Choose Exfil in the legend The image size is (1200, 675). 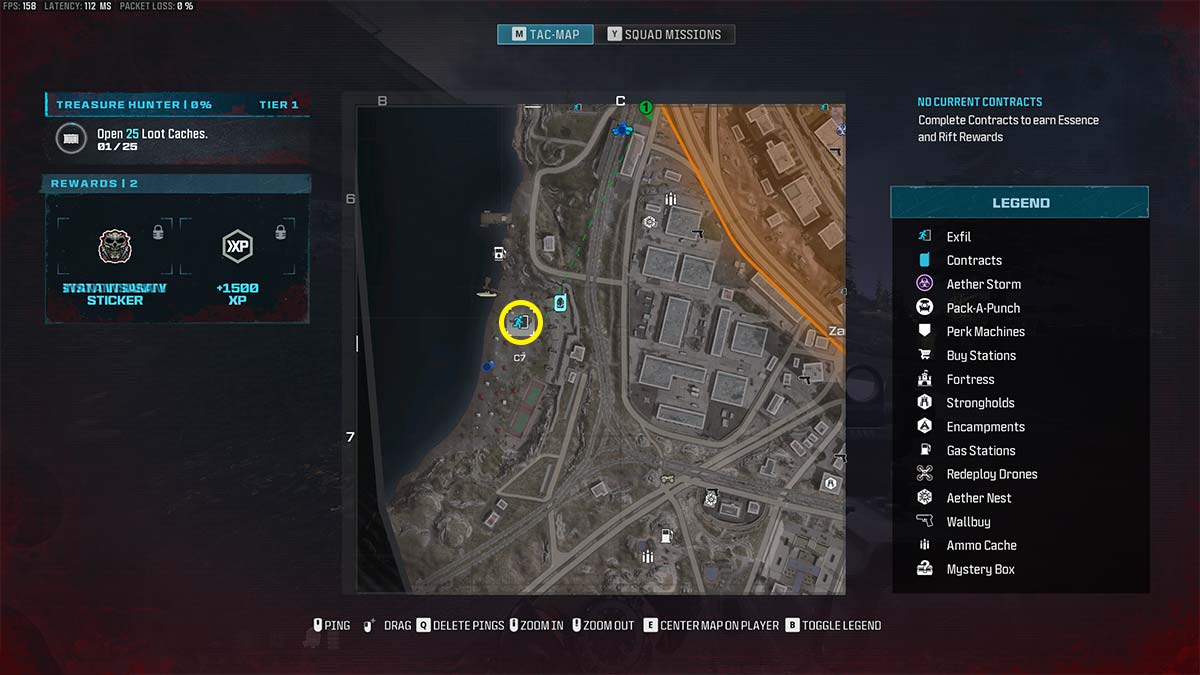pyautogui.click(x=958, y=237)
